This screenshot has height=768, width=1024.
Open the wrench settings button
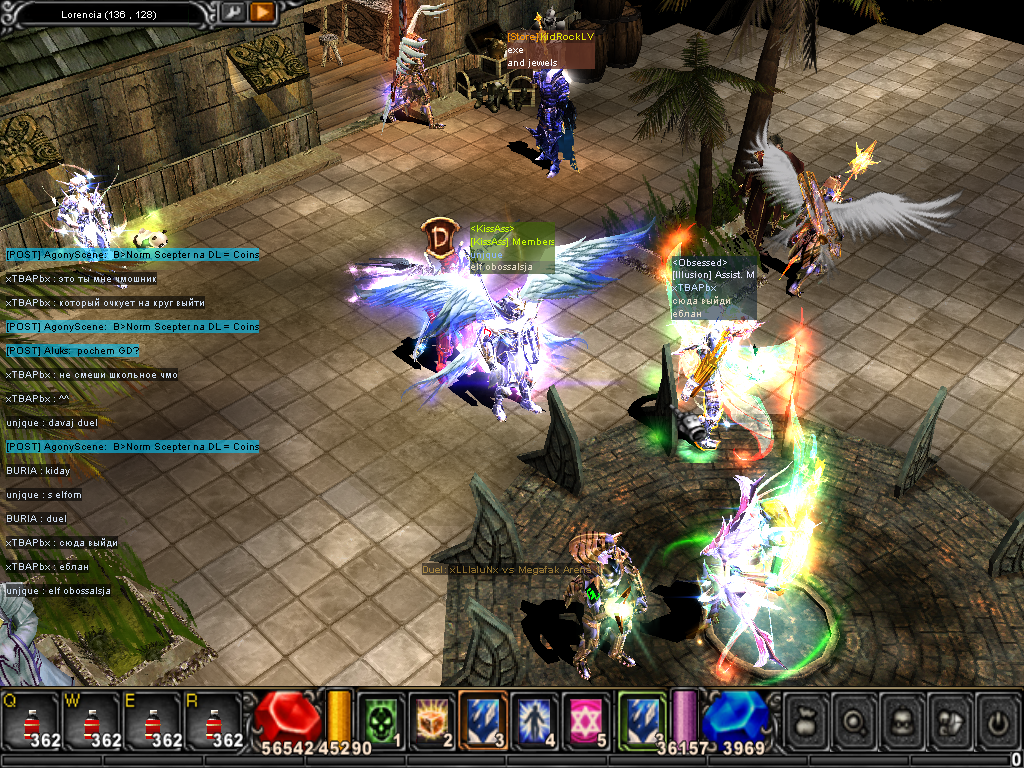pyautogui.click(x=232, y=12)
